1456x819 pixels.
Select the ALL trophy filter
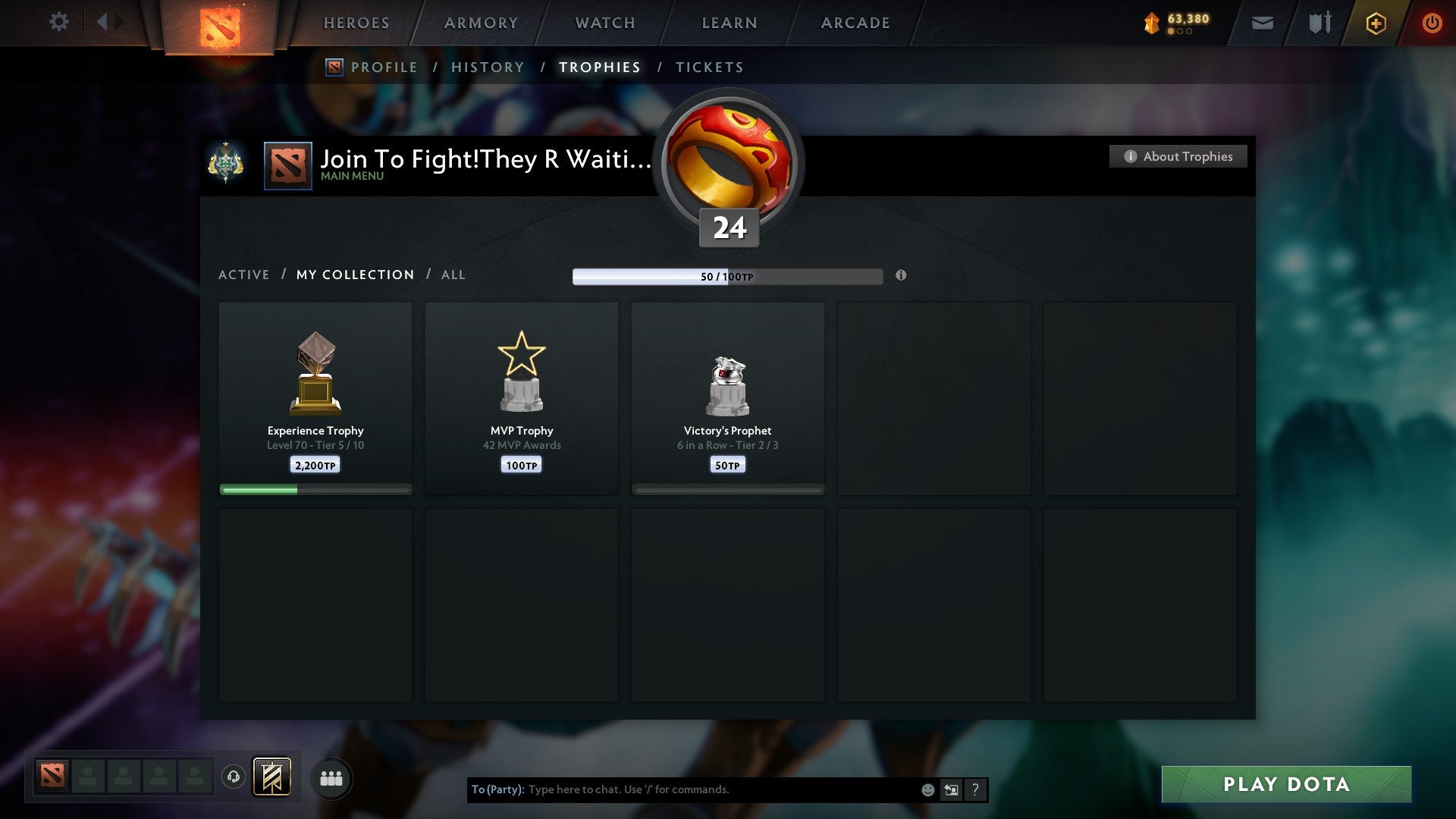[453, 275]
